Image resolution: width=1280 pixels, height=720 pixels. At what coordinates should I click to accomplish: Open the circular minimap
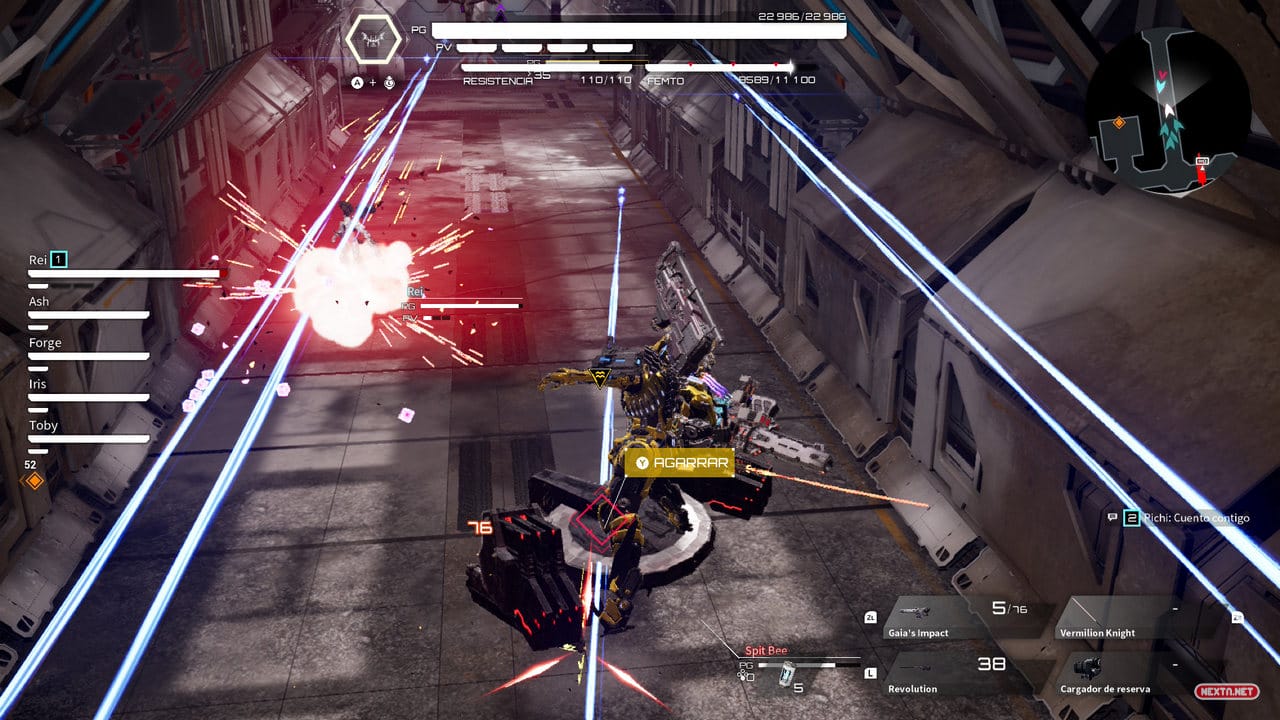coord(1167,111)
